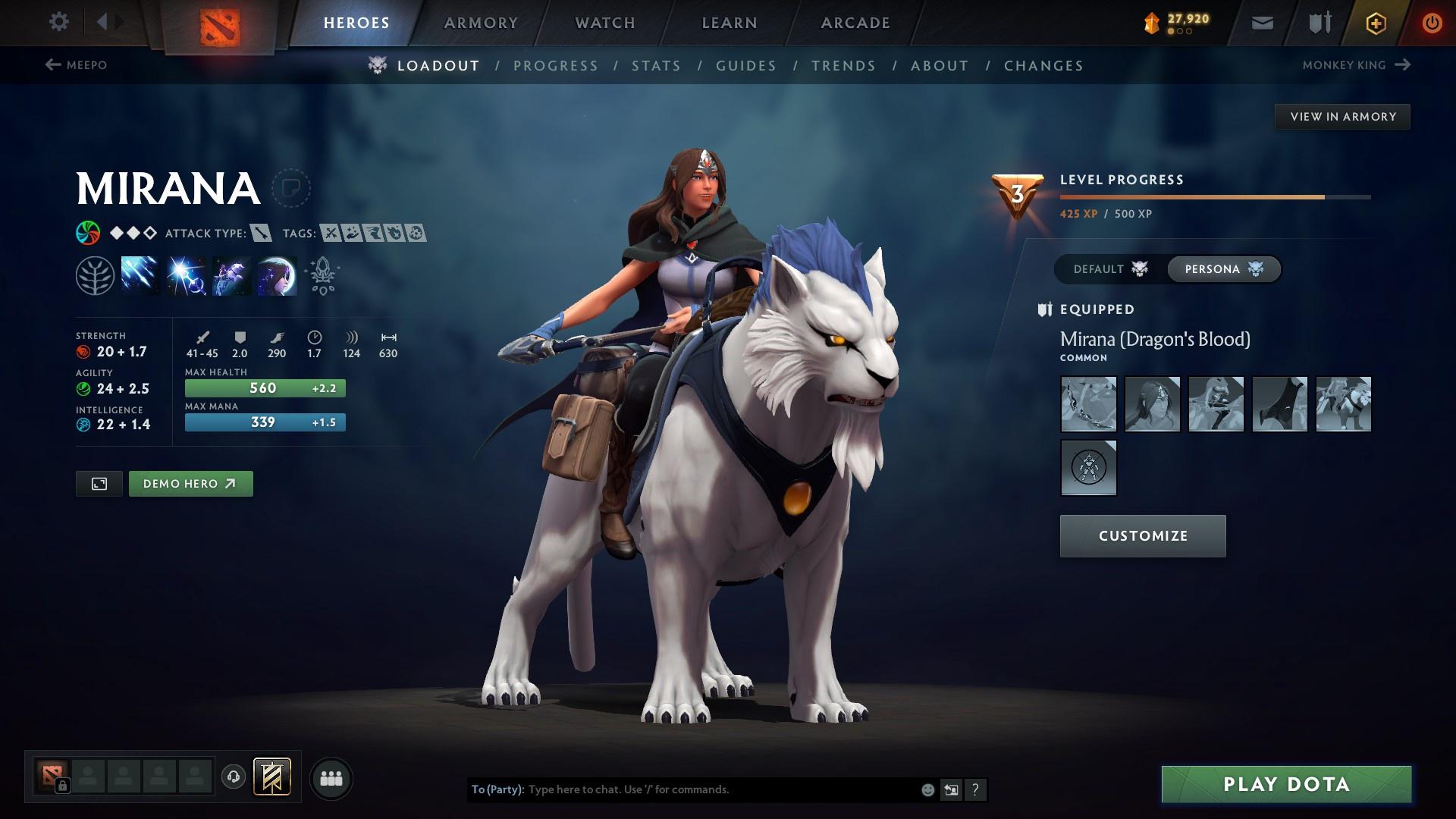Start matchmaking with Play Dota
The image size is (1456, 819).
1286,784
